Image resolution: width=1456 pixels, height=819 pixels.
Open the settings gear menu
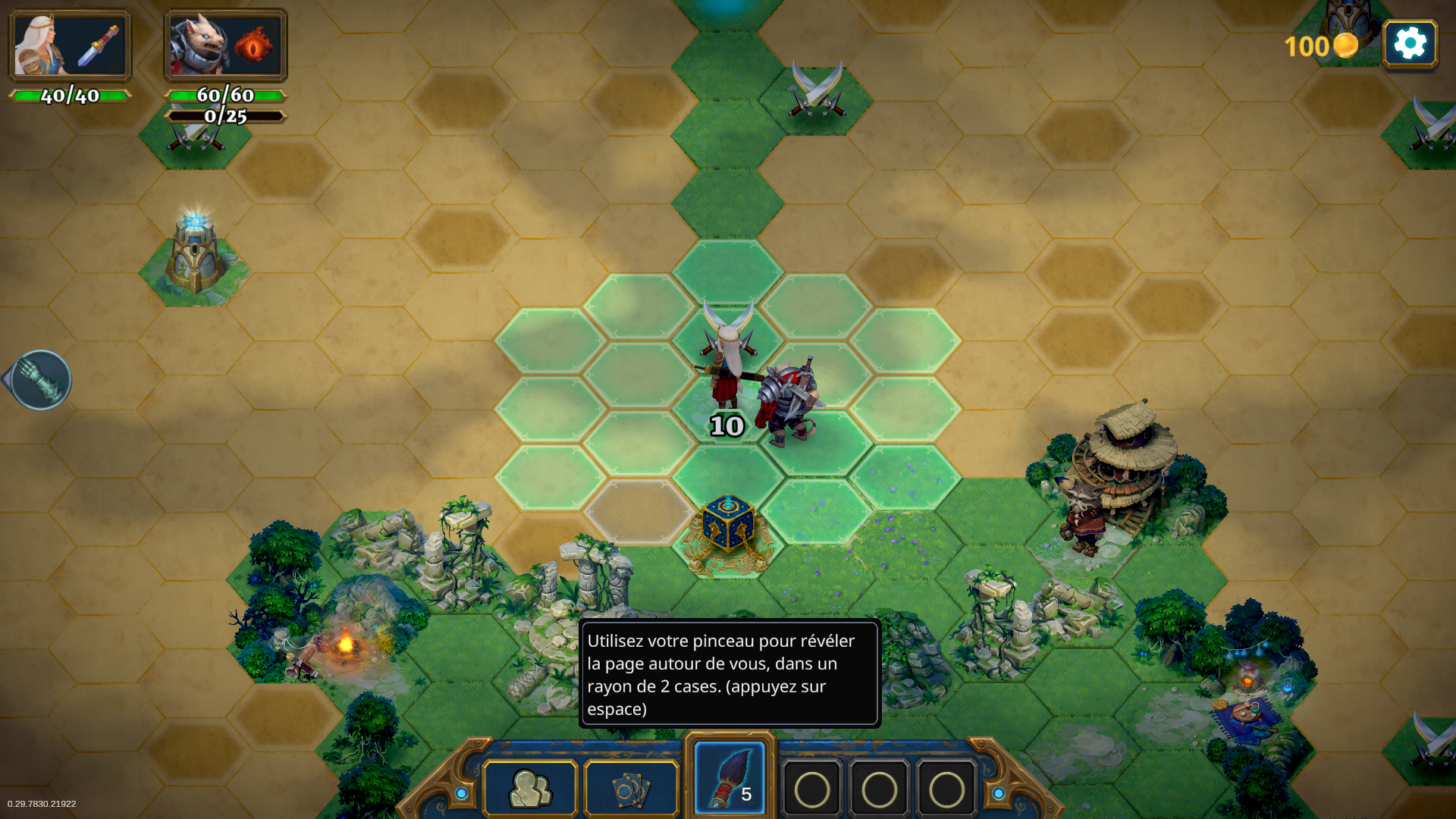click(1410, 44)
